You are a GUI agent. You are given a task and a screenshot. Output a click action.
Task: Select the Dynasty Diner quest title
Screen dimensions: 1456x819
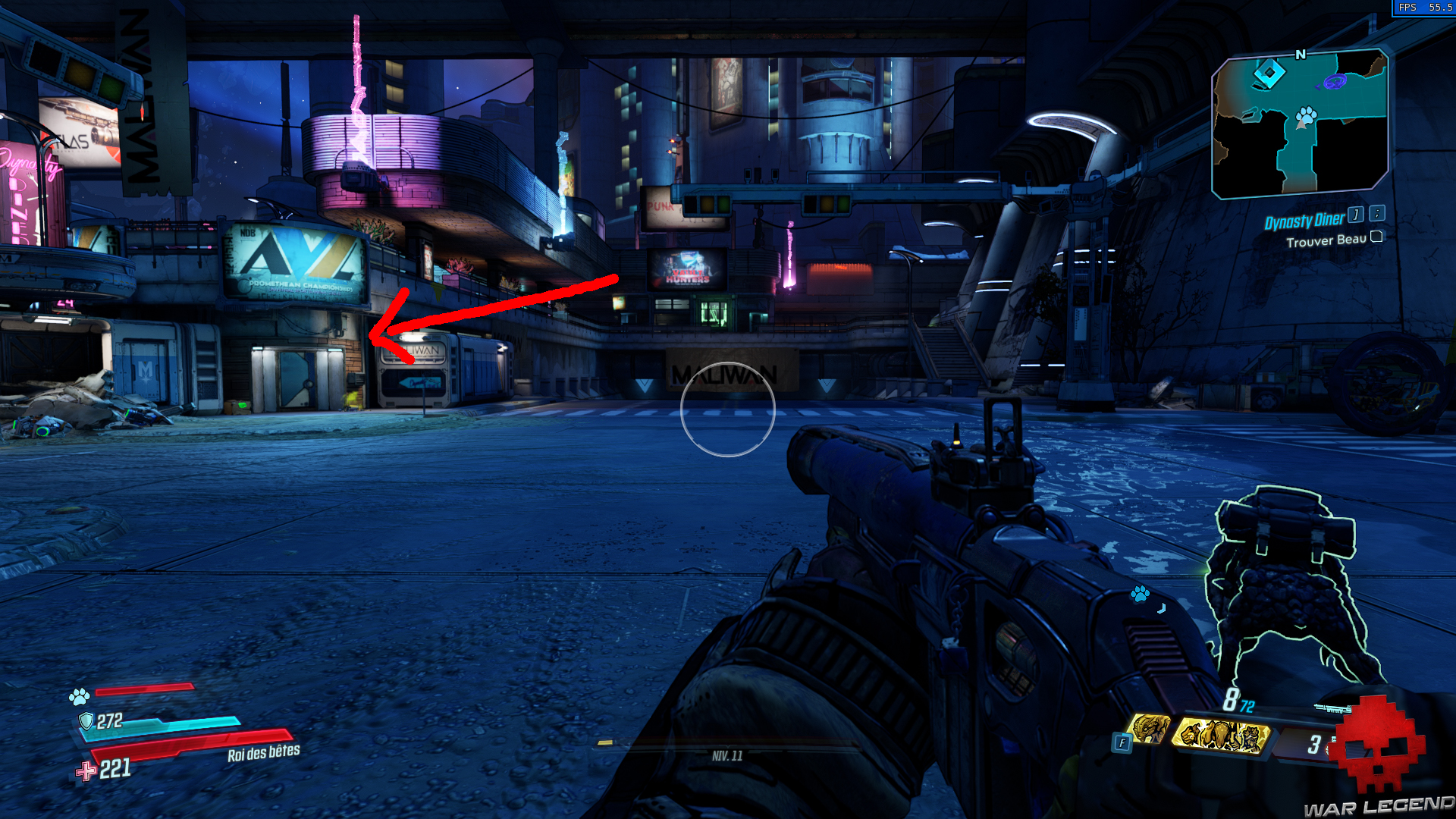pos(1304,221)
